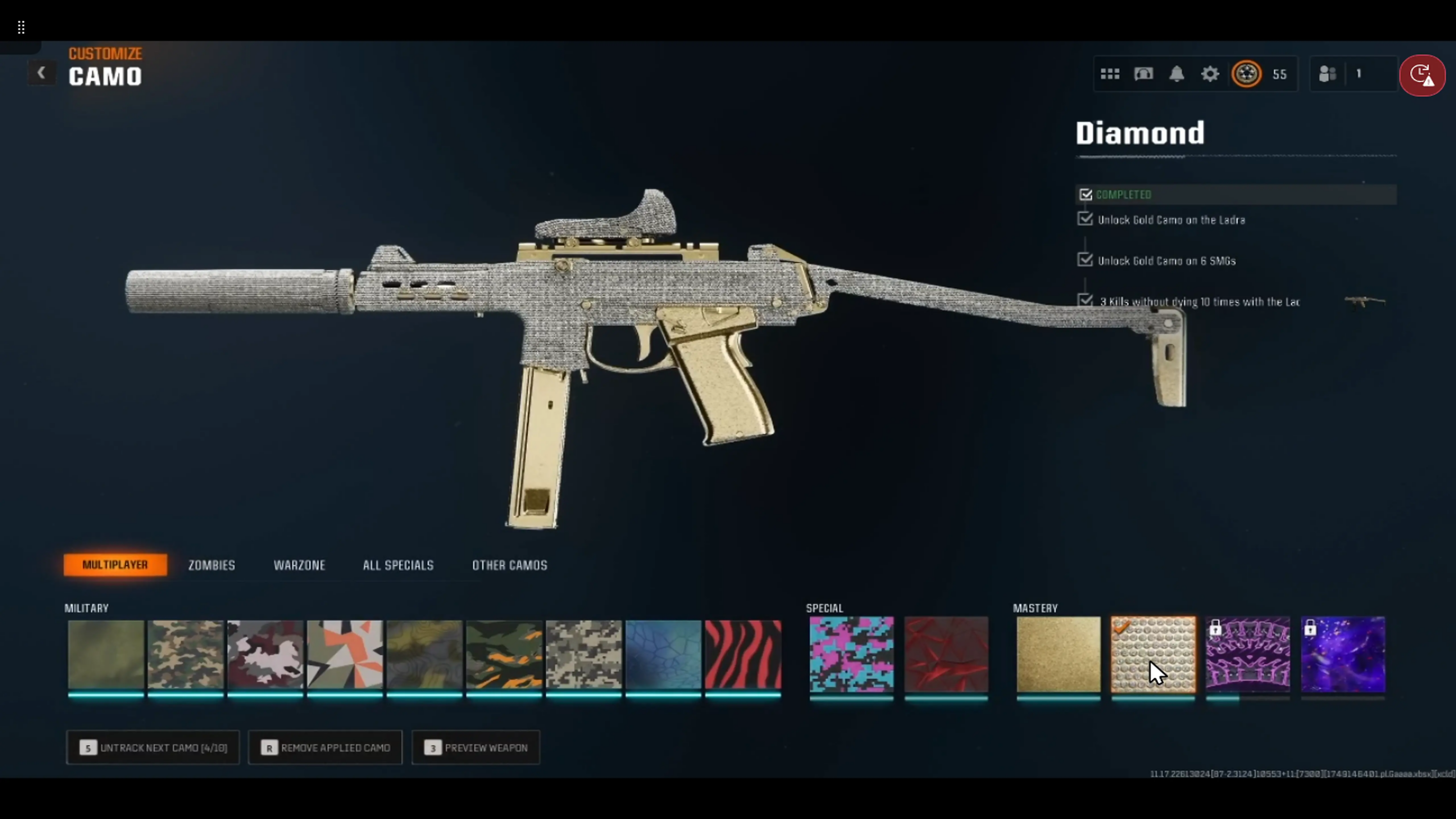Choose the locked purple galaxy mastery camo

[x=1343, y=655]
